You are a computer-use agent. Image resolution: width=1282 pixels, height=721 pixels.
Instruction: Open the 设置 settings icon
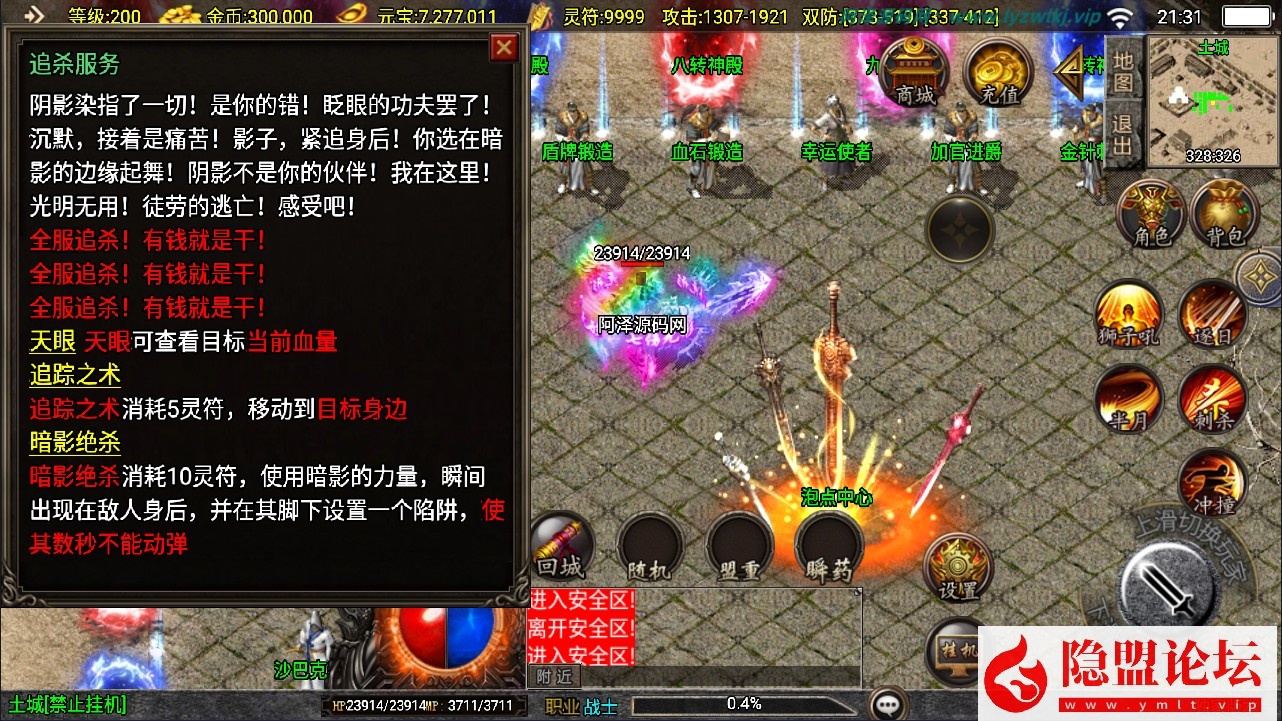tap(957, 565)
